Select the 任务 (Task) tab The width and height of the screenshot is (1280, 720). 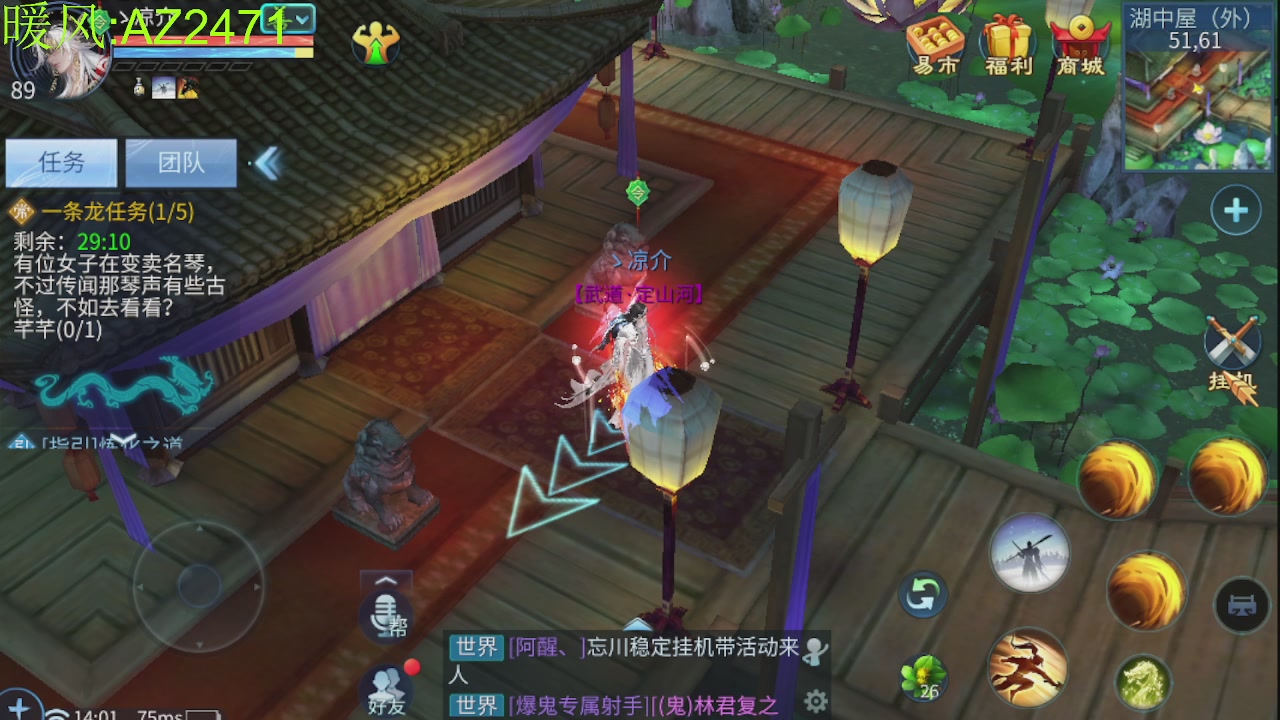(61, 162)
